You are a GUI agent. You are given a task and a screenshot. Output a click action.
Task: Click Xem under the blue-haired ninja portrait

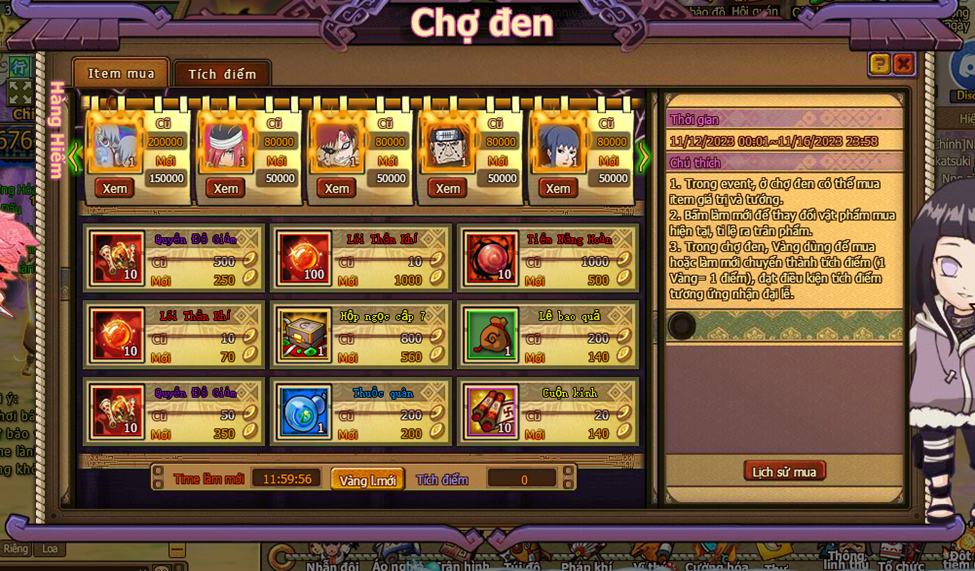[x=558, y=188]
